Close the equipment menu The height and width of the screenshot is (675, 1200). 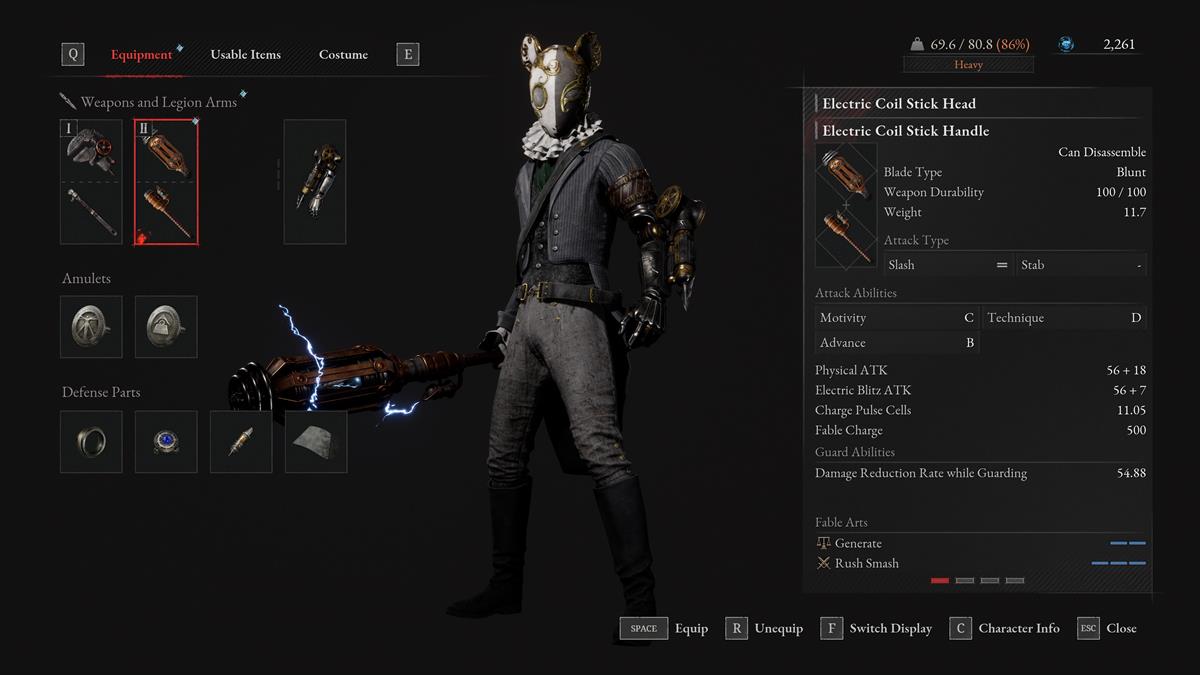(x=1108, y=628)
